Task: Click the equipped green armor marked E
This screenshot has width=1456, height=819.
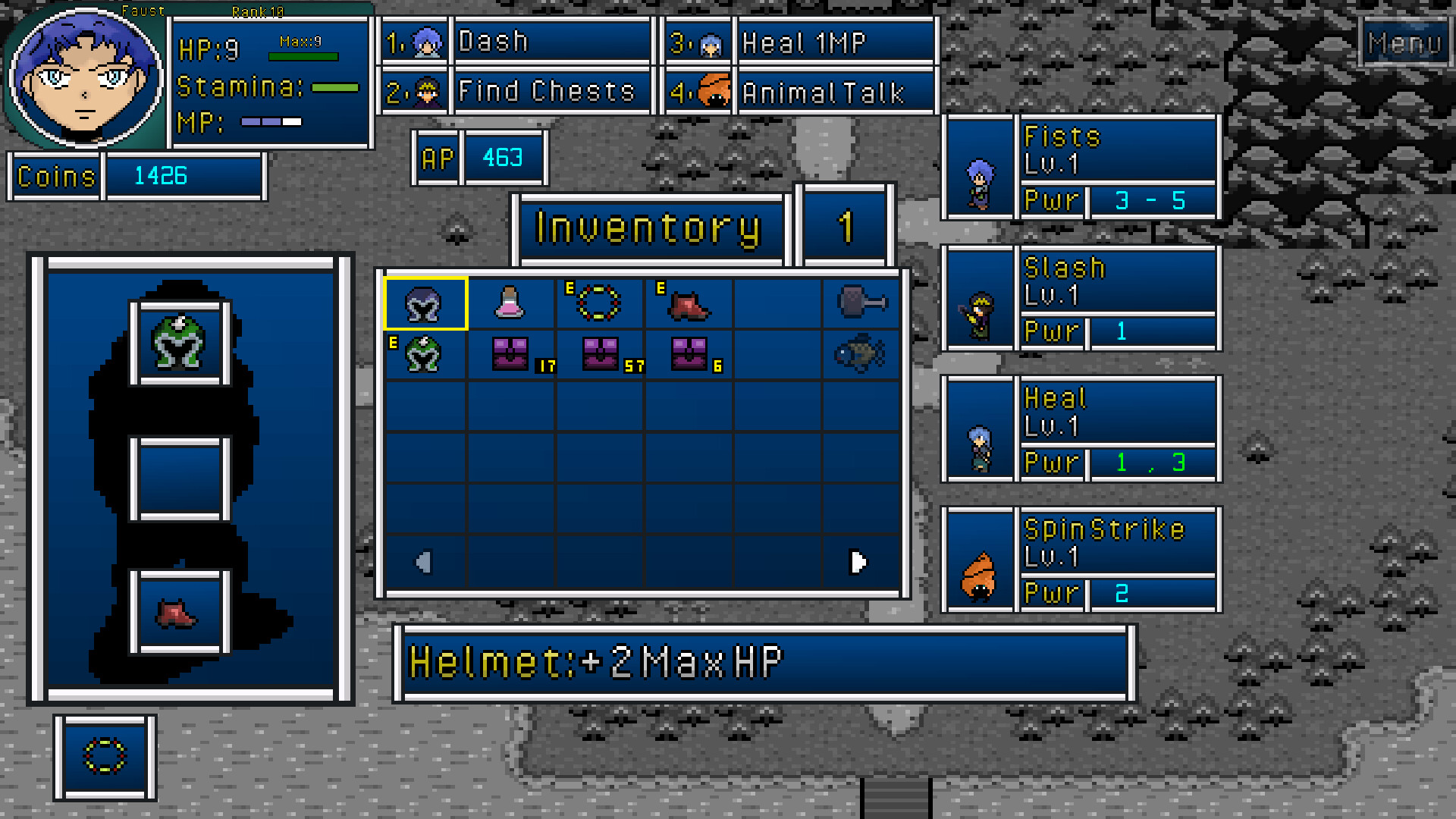Action: 425,355
